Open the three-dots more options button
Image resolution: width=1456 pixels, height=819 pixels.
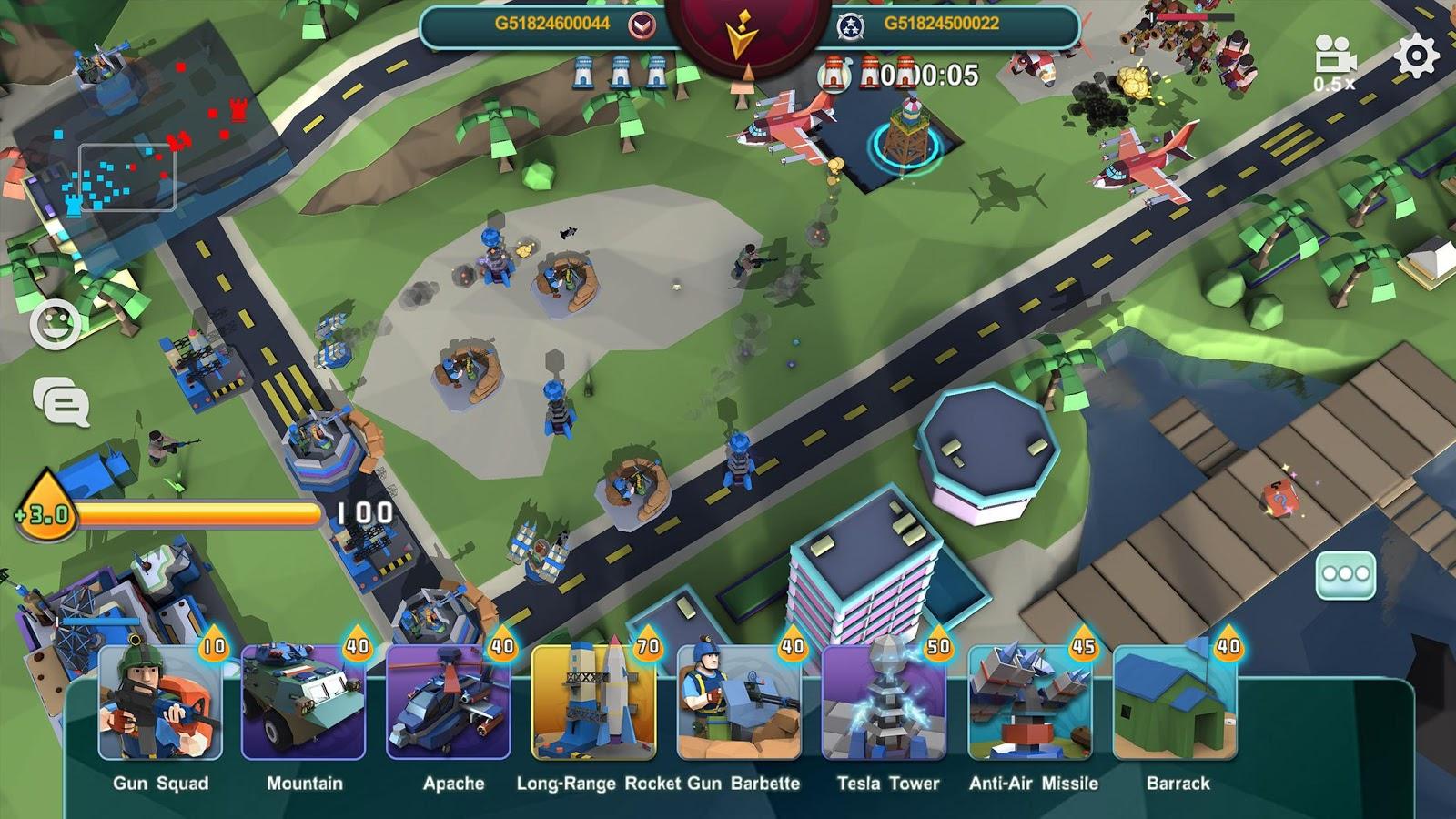pyautogui.click(x=1346, y=574)
